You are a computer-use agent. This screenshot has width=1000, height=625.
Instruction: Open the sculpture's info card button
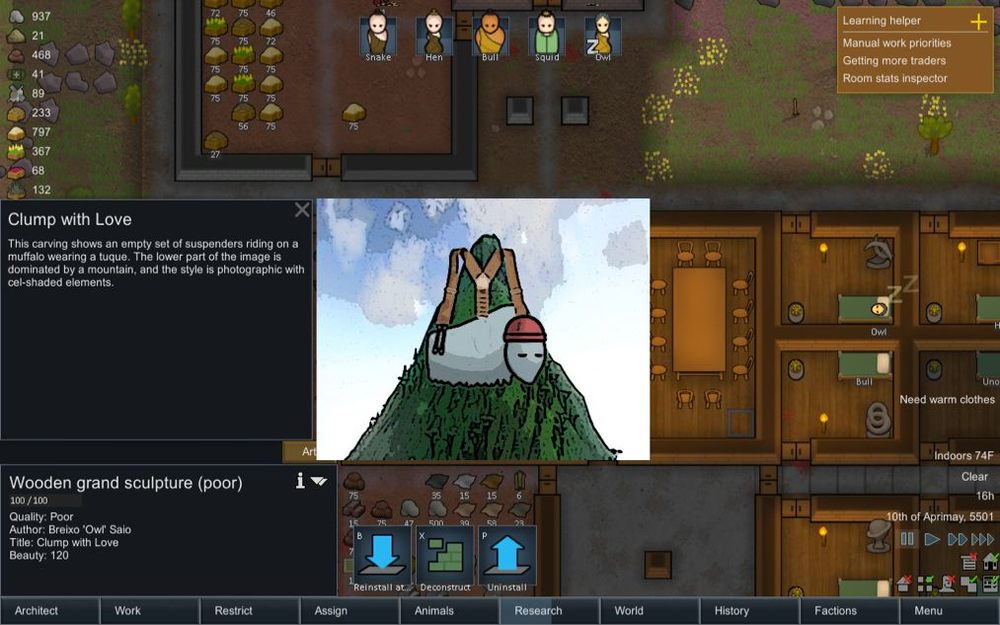[x=300, y=481]
